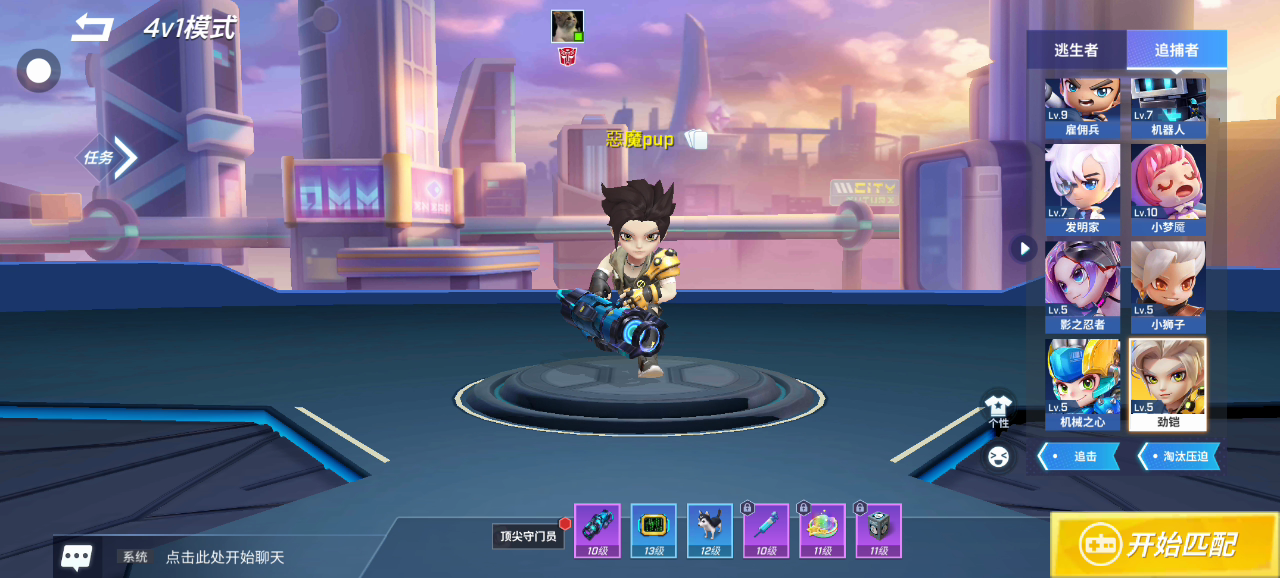This screenshot has width=1280, height=578.
Task: Choose the 影之忍者 character
Action: (x=1082, y=286)
